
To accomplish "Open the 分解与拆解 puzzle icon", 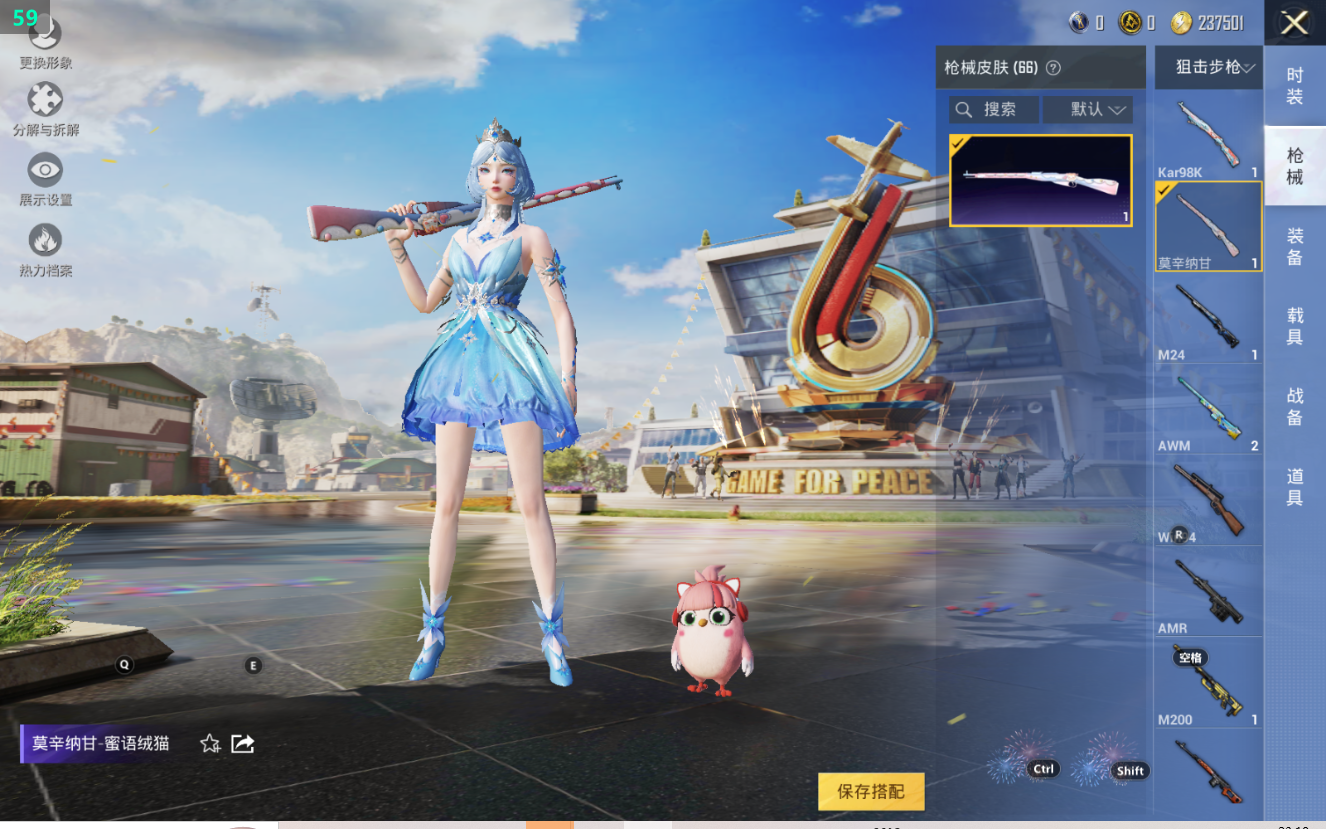I will 45,100.
